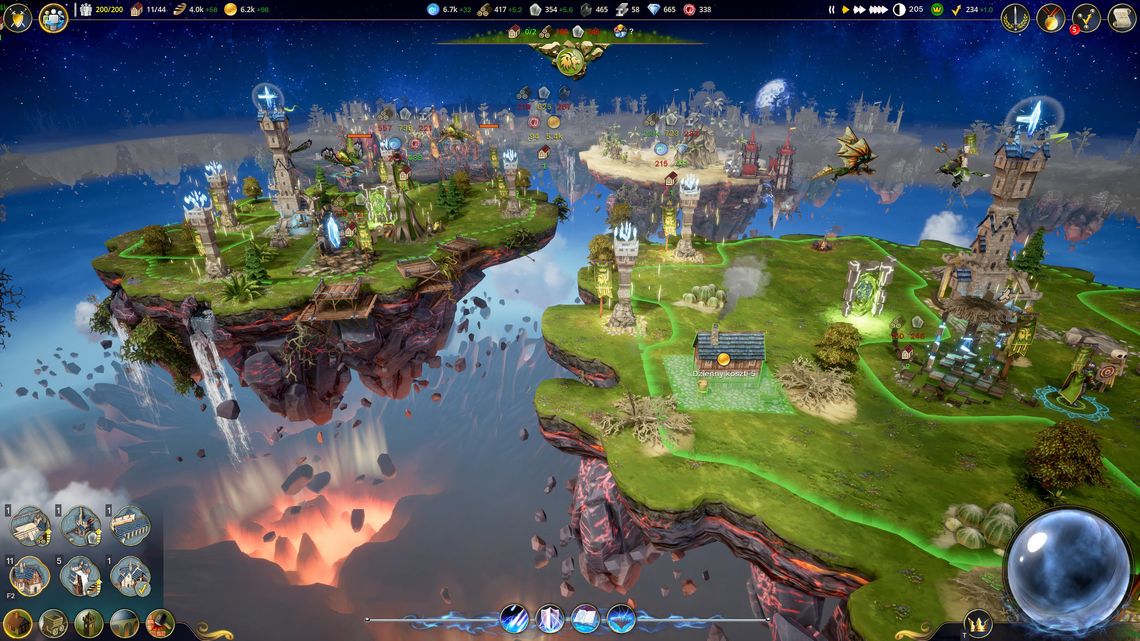Pause the game speed
This screenshot has width=1140, height=641.
pos(831,10)
